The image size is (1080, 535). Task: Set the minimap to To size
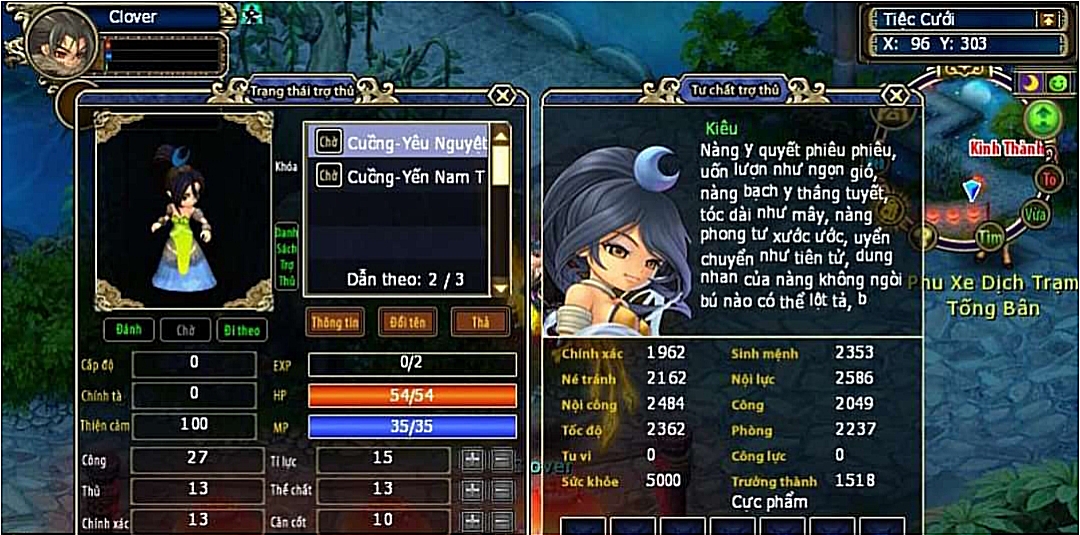pyautogui.click(x=1049, y=179)
